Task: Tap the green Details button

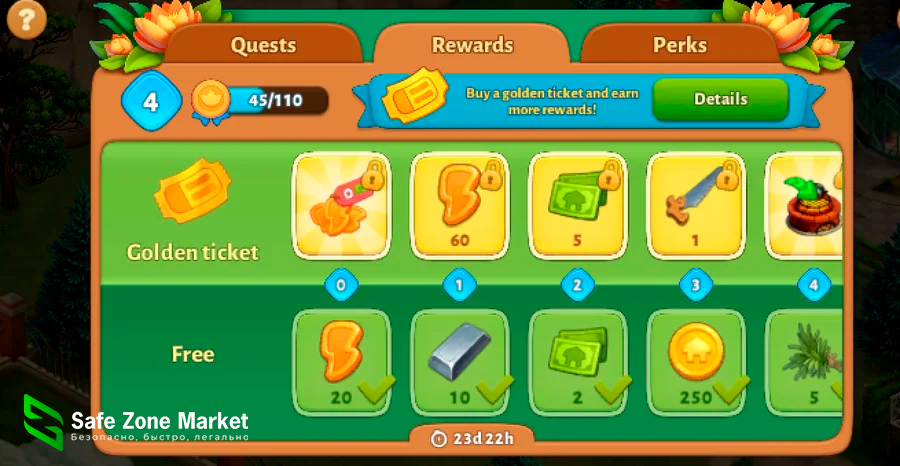Action: [720, 99]
